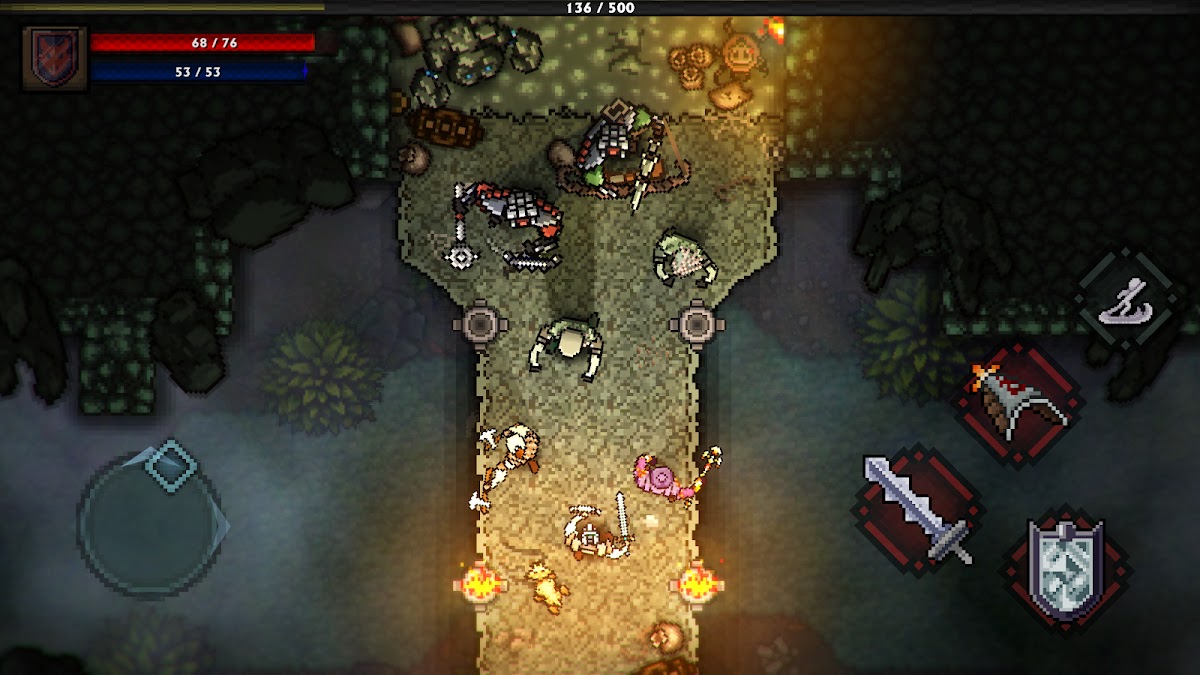
Task: Activate the shield block ability
Action: click(x=1067, y=569)
